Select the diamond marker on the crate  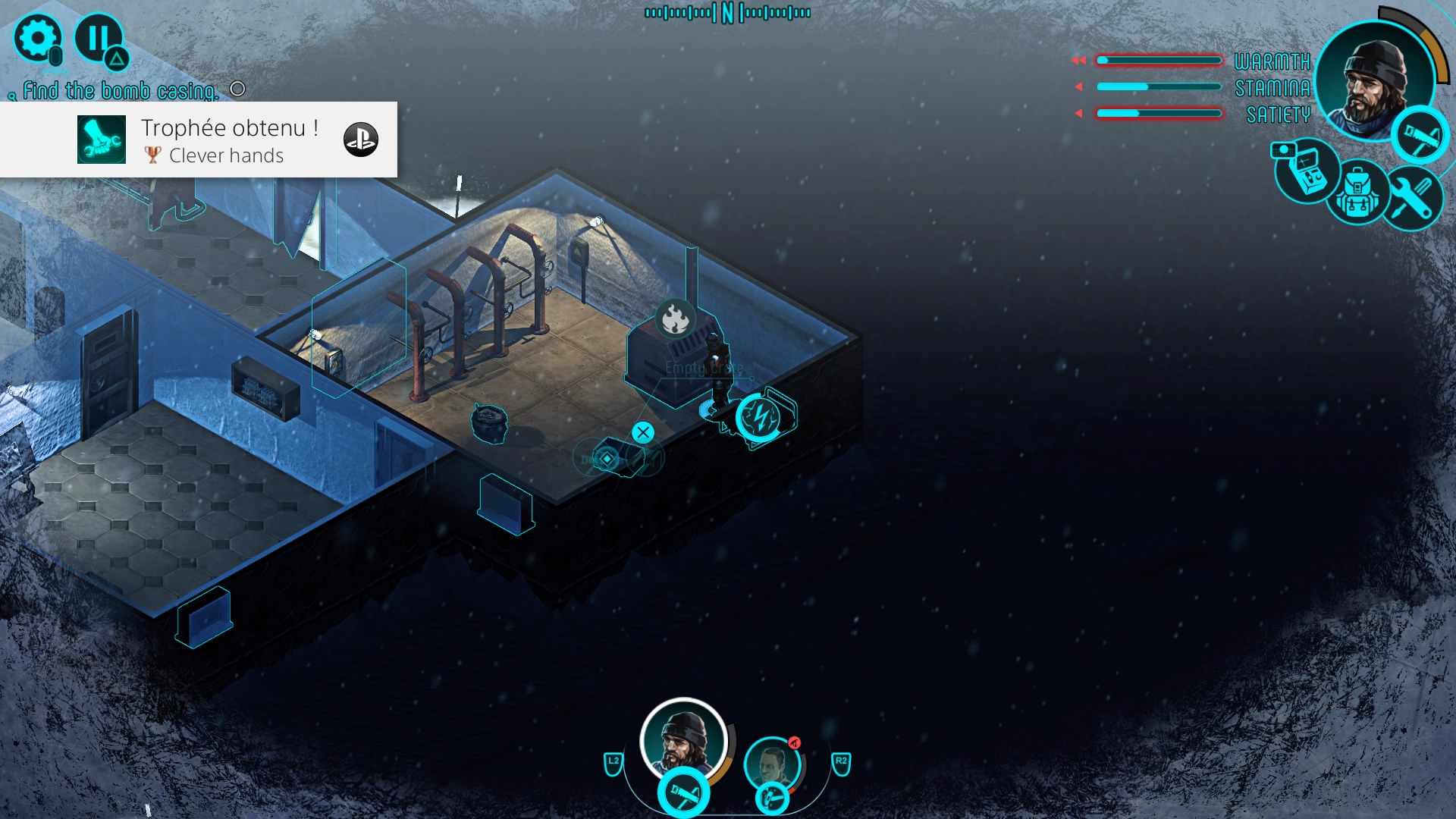[x=607, y=458]
